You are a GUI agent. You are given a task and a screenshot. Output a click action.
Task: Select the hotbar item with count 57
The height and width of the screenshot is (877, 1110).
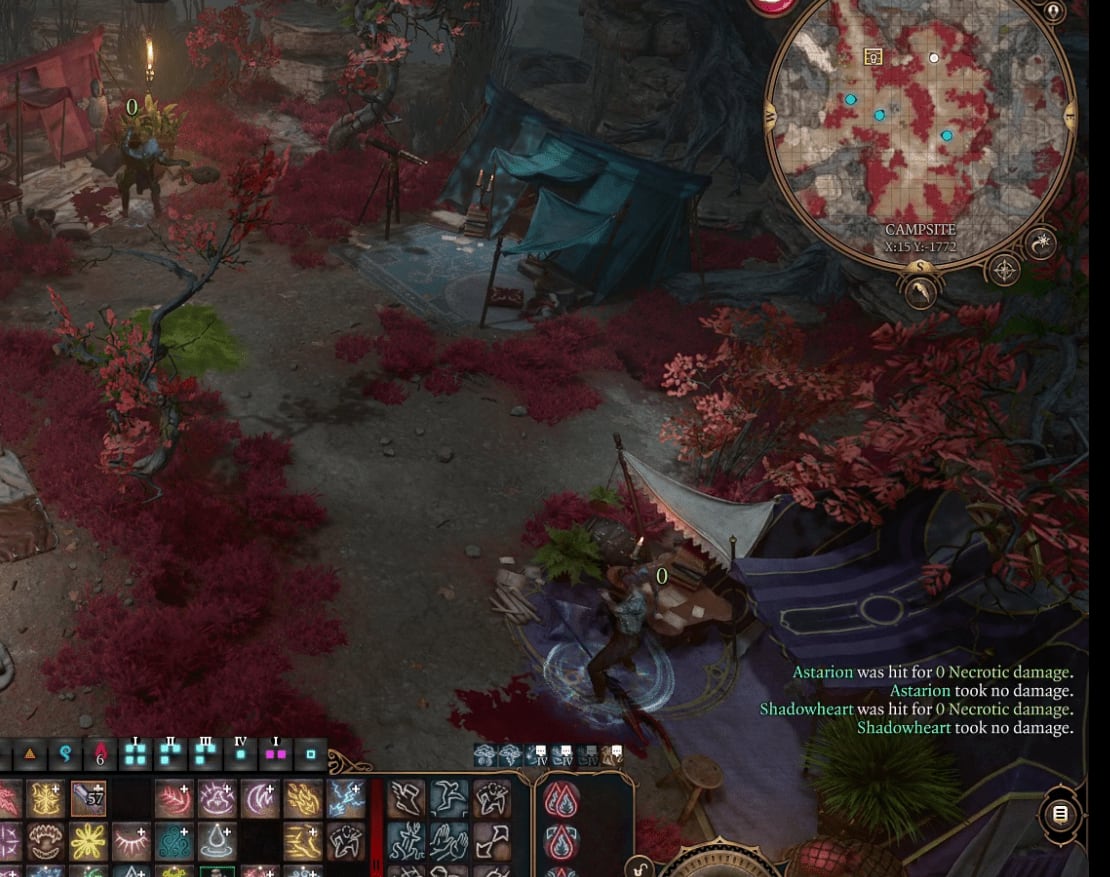coord(88,798)
